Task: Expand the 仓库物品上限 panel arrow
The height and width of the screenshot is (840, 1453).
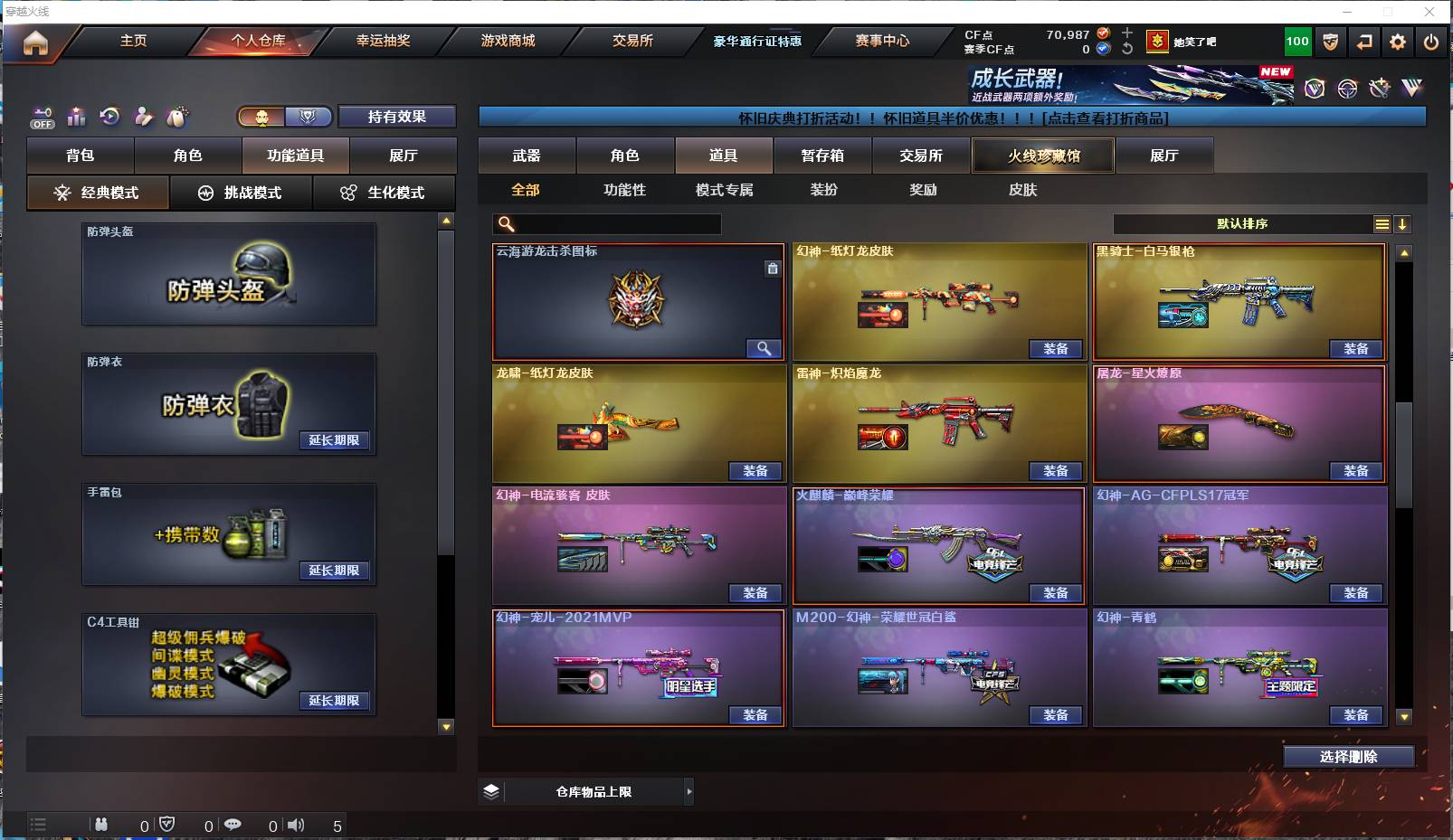Action: coord(691,791)
